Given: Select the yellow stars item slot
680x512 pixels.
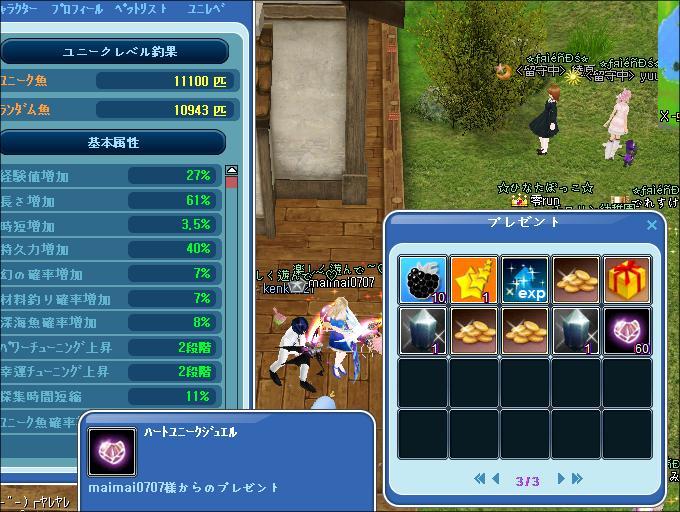Looking at the screenshot, I should [474, 279].
